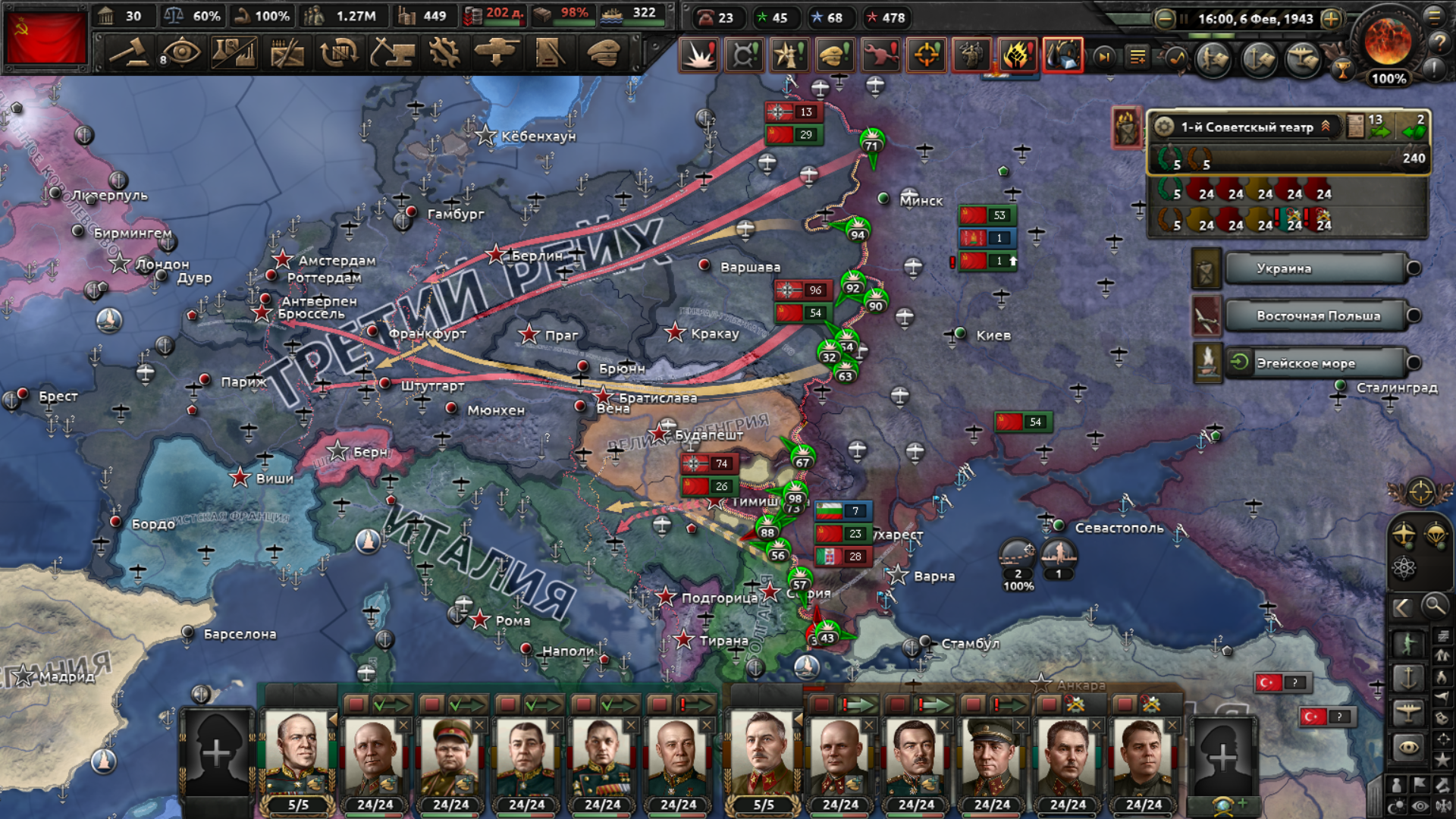Open the Soviet flag country overview
1456x819 pixels.
tap(46, 37)
